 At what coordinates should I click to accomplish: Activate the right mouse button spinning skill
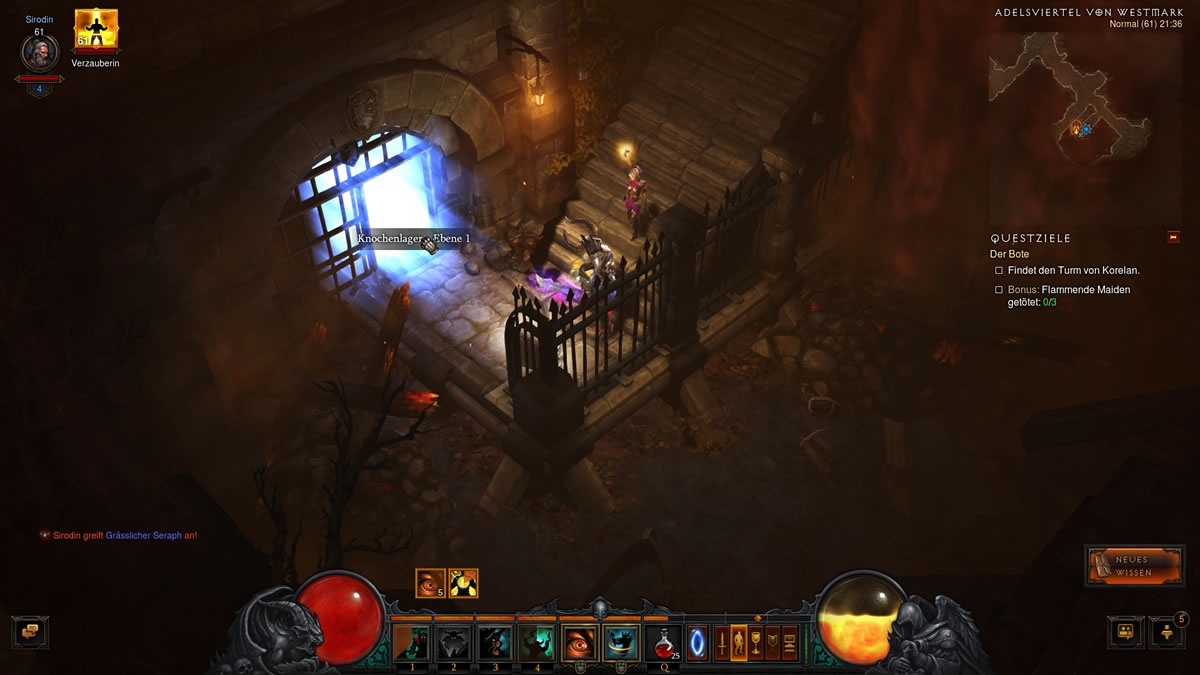[x=621, y=642]
